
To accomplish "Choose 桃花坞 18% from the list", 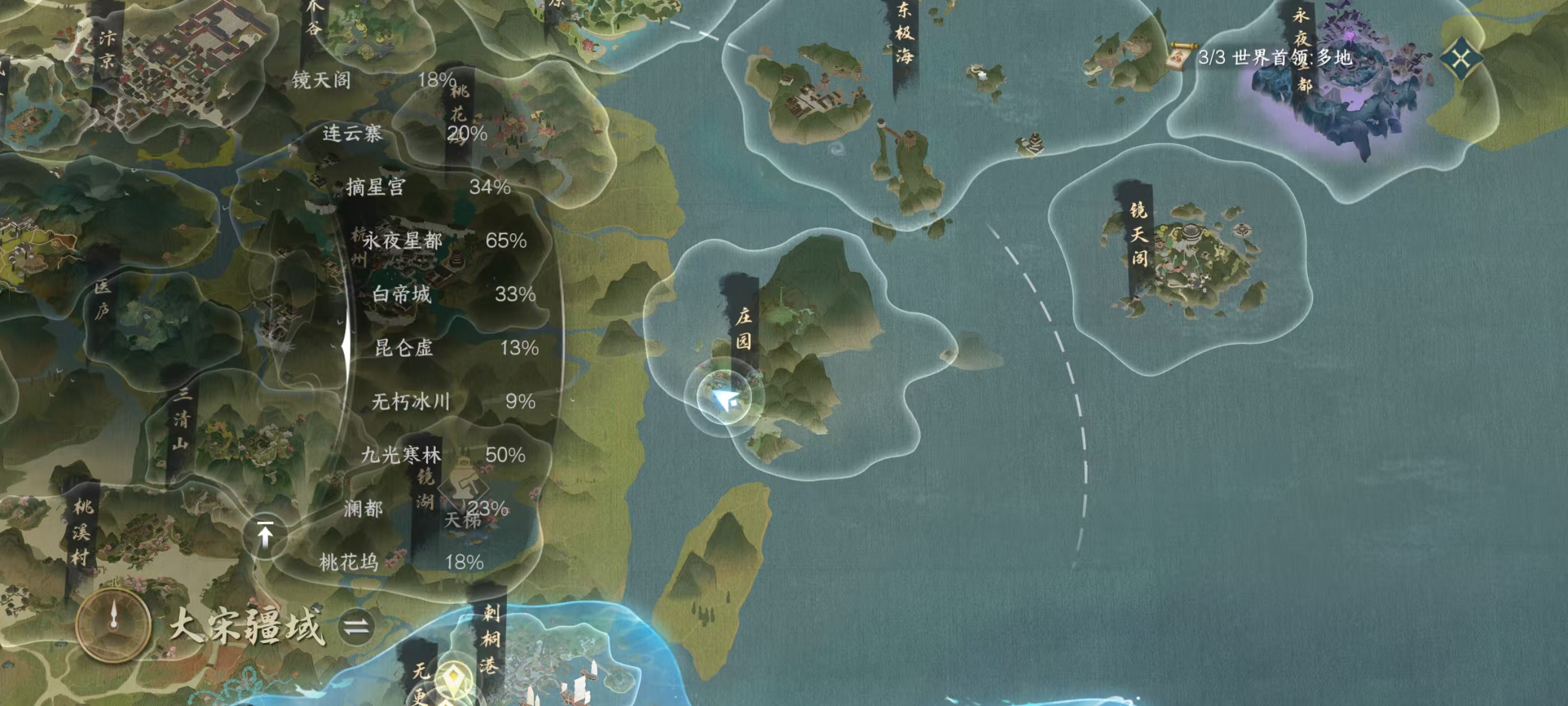I will pos(401,562).
